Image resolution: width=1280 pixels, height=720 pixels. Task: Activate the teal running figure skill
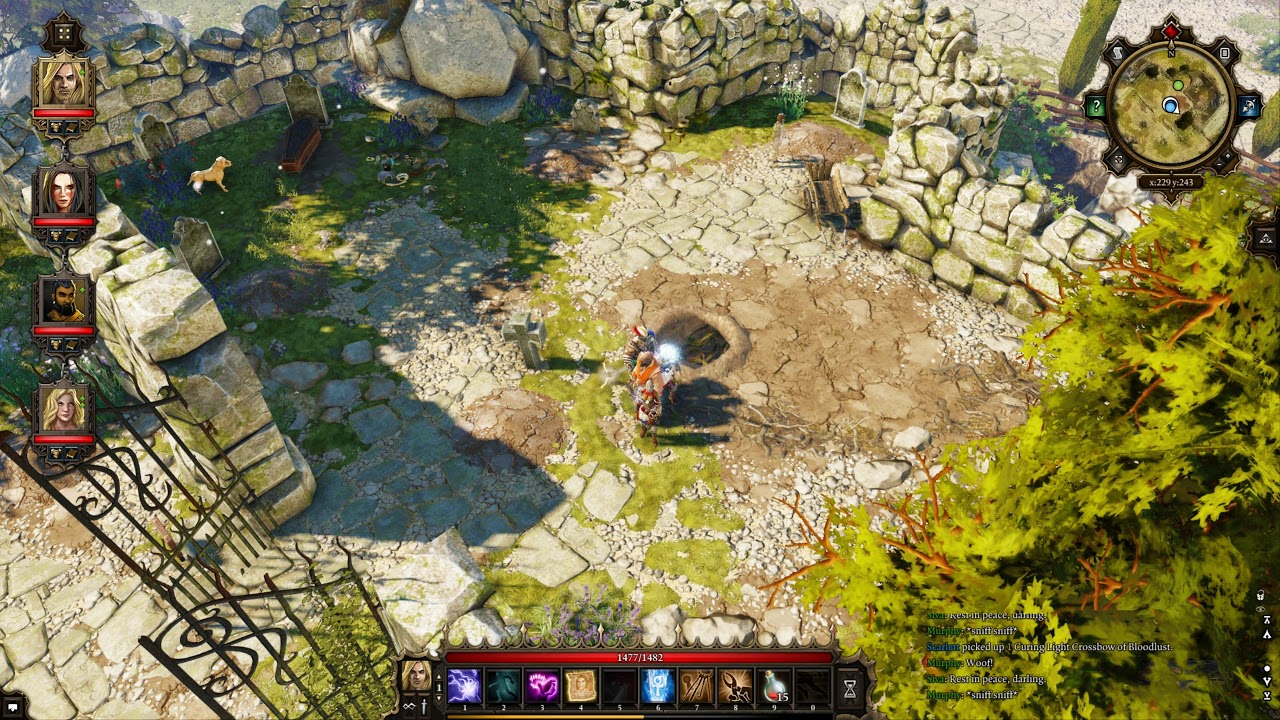[x=503, y=686]
